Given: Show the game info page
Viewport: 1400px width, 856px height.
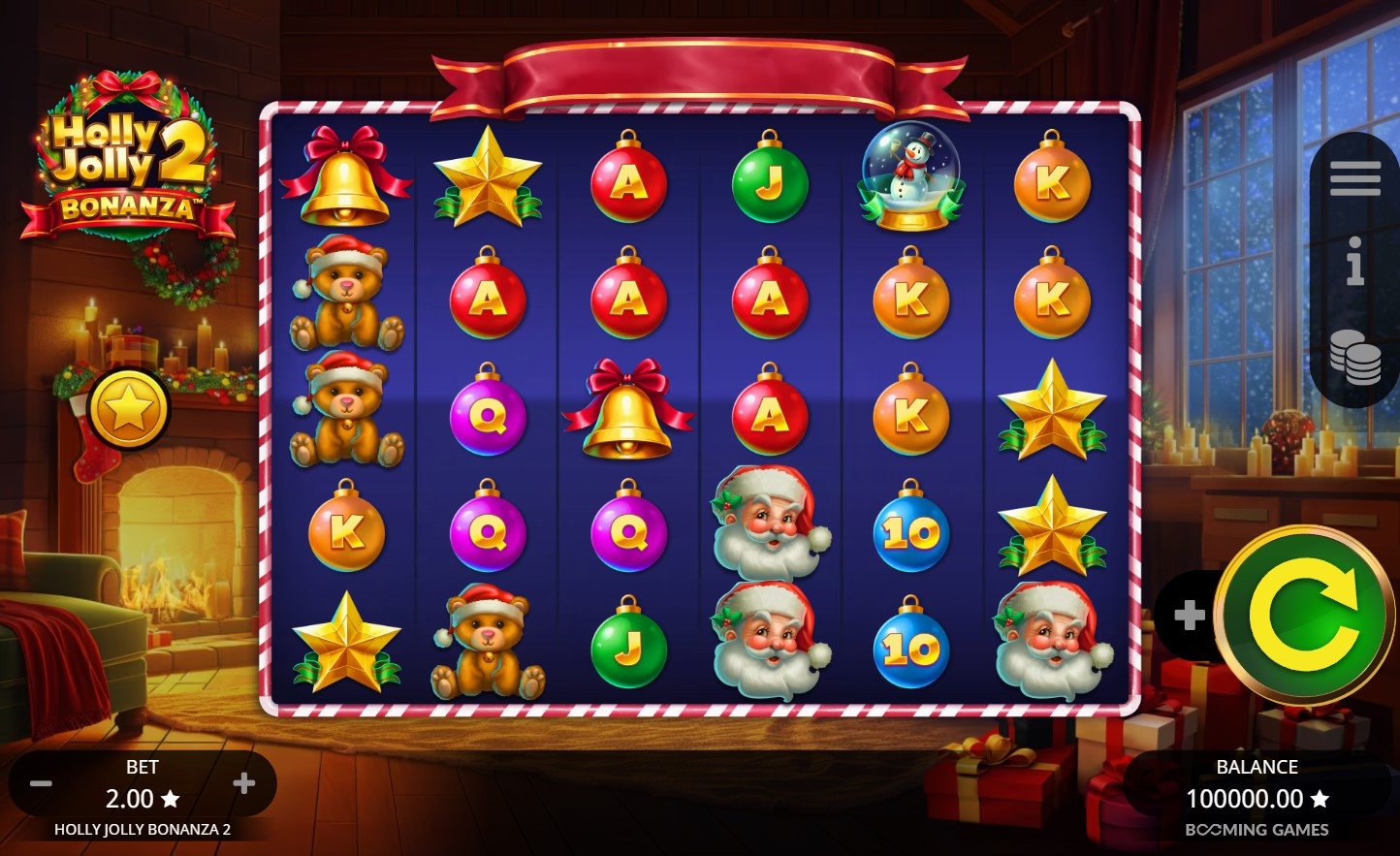Looking at the screenshot, I should click(1354, 262).
